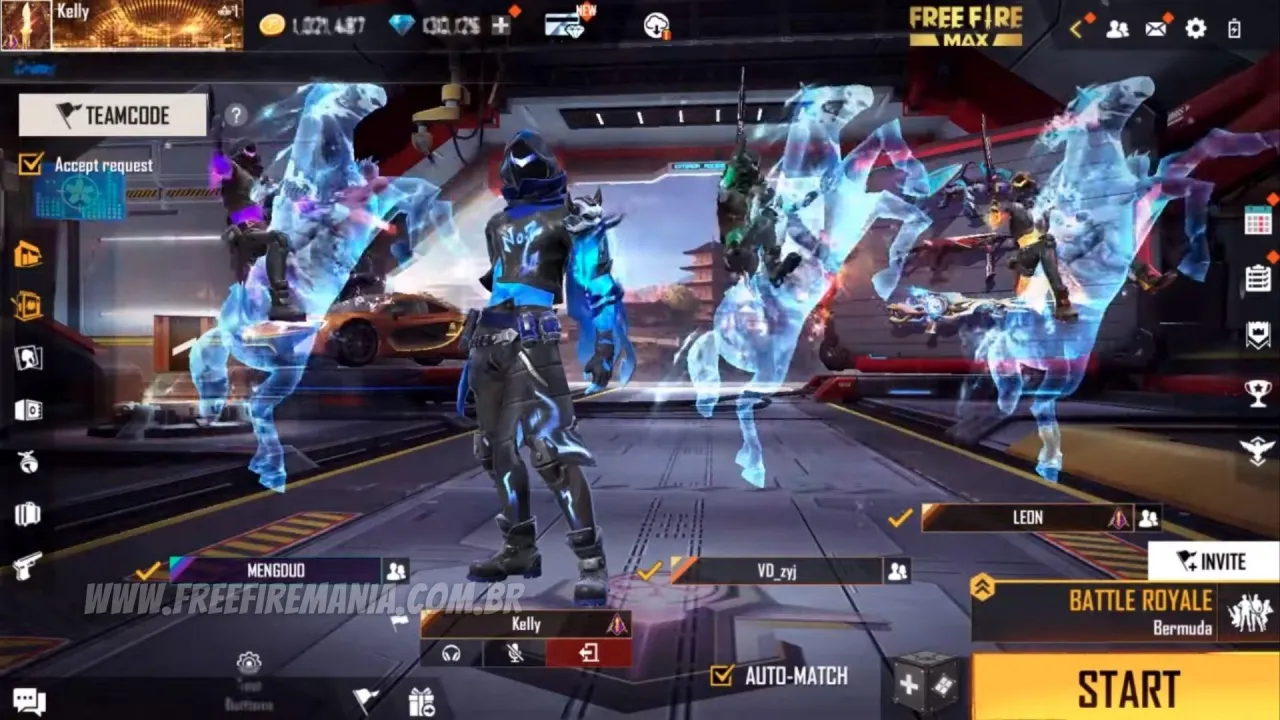This screenshot has width=1280, height=720.
Task: Open the settings gear
Action: tap(1196, 28)
